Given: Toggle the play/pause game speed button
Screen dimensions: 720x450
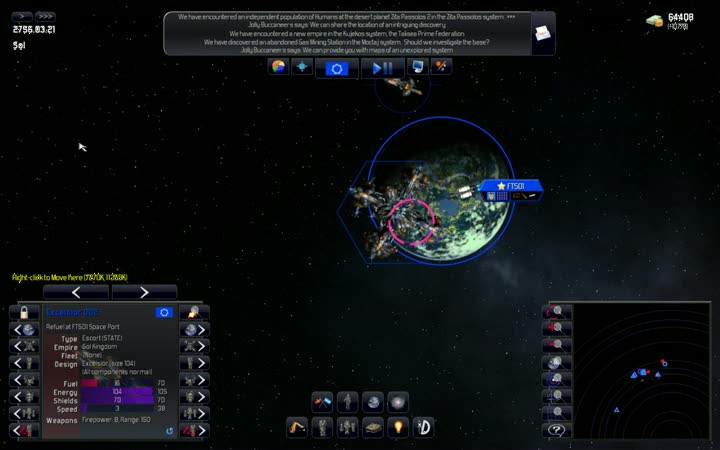Looking at the screenshot, I should coord(383,68).
